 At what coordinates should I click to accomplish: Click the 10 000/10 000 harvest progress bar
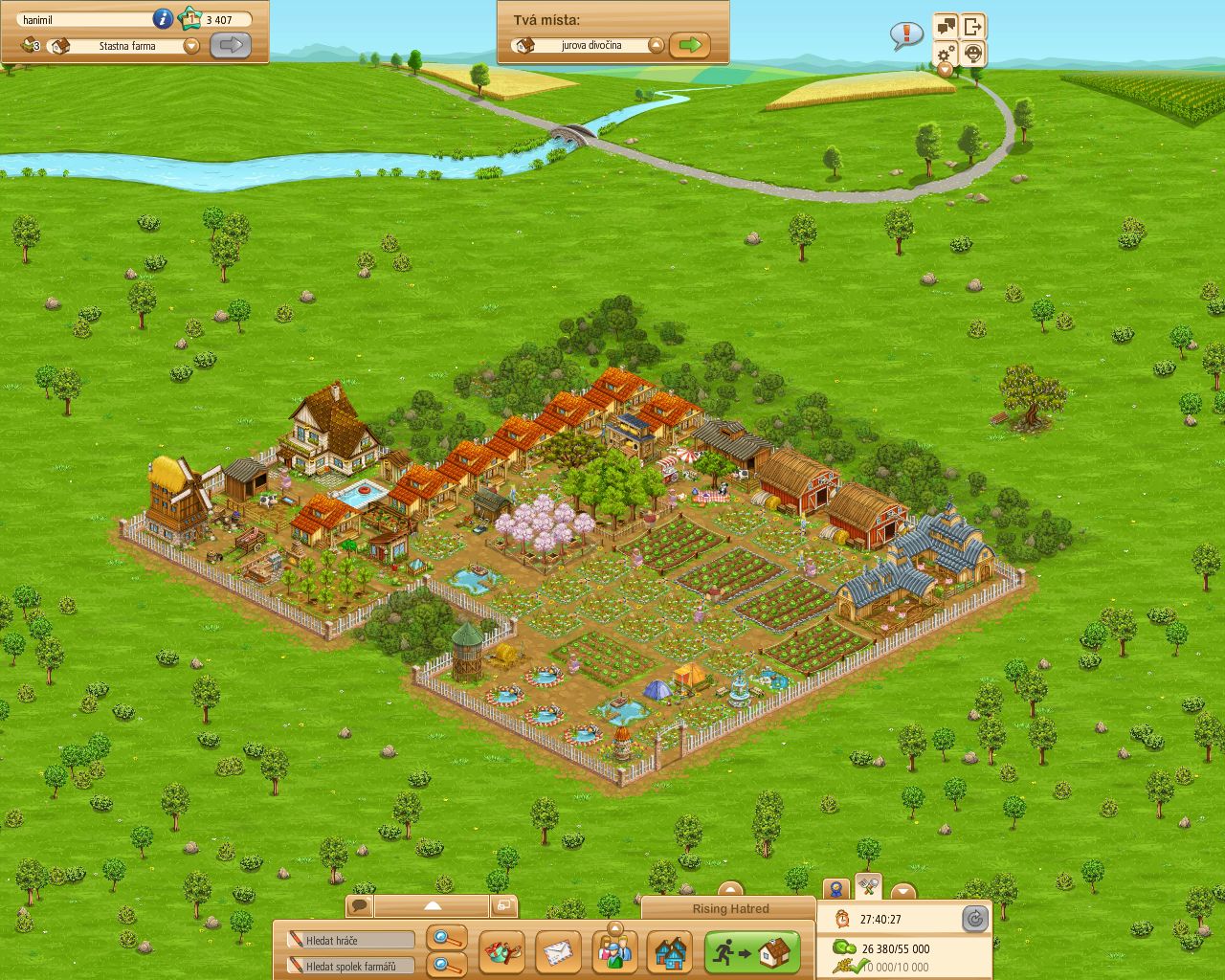890,965
